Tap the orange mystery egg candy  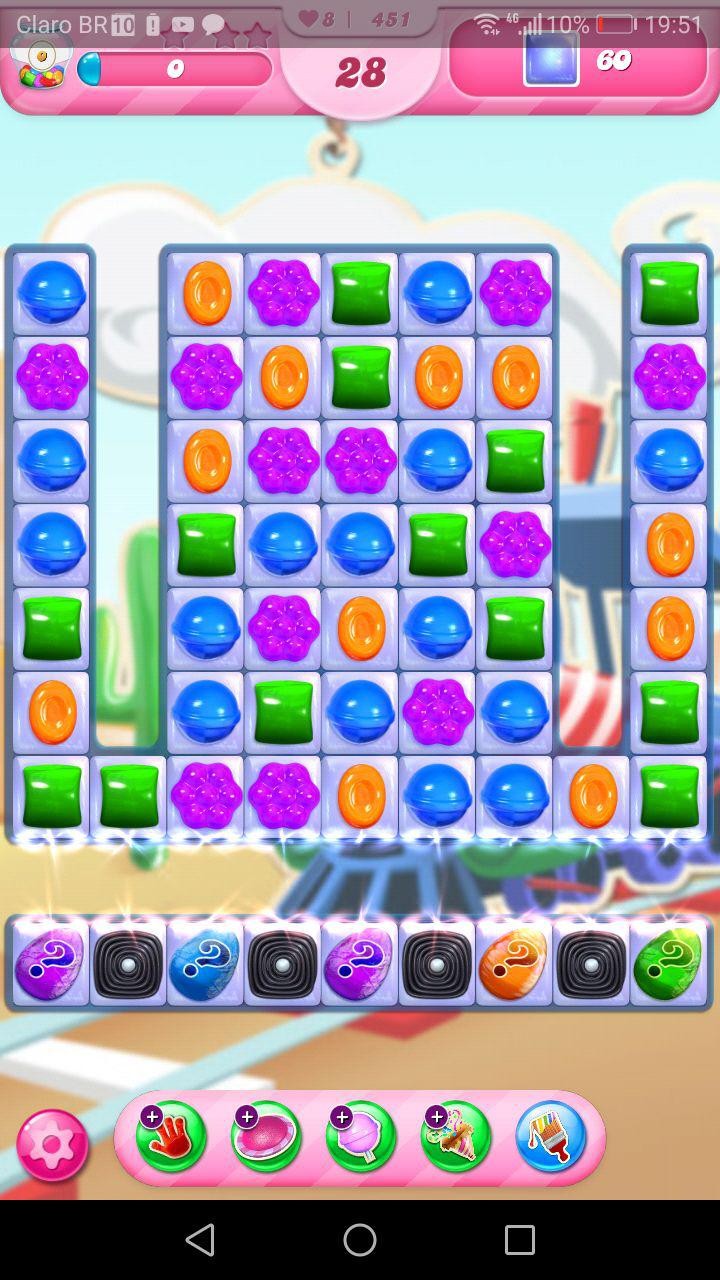tap(514, 963)
